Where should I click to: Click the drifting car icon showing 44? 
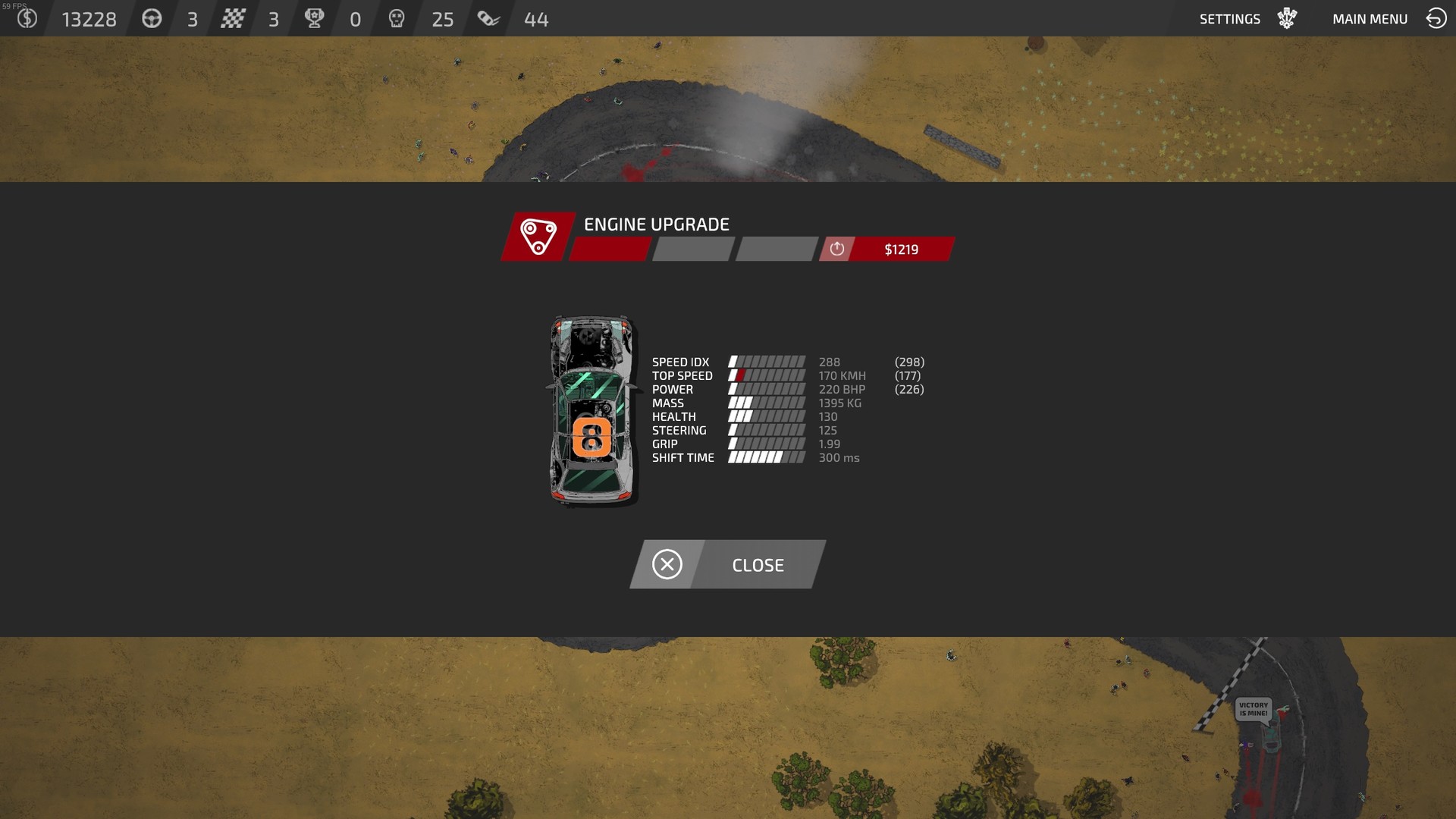(488, 18)
